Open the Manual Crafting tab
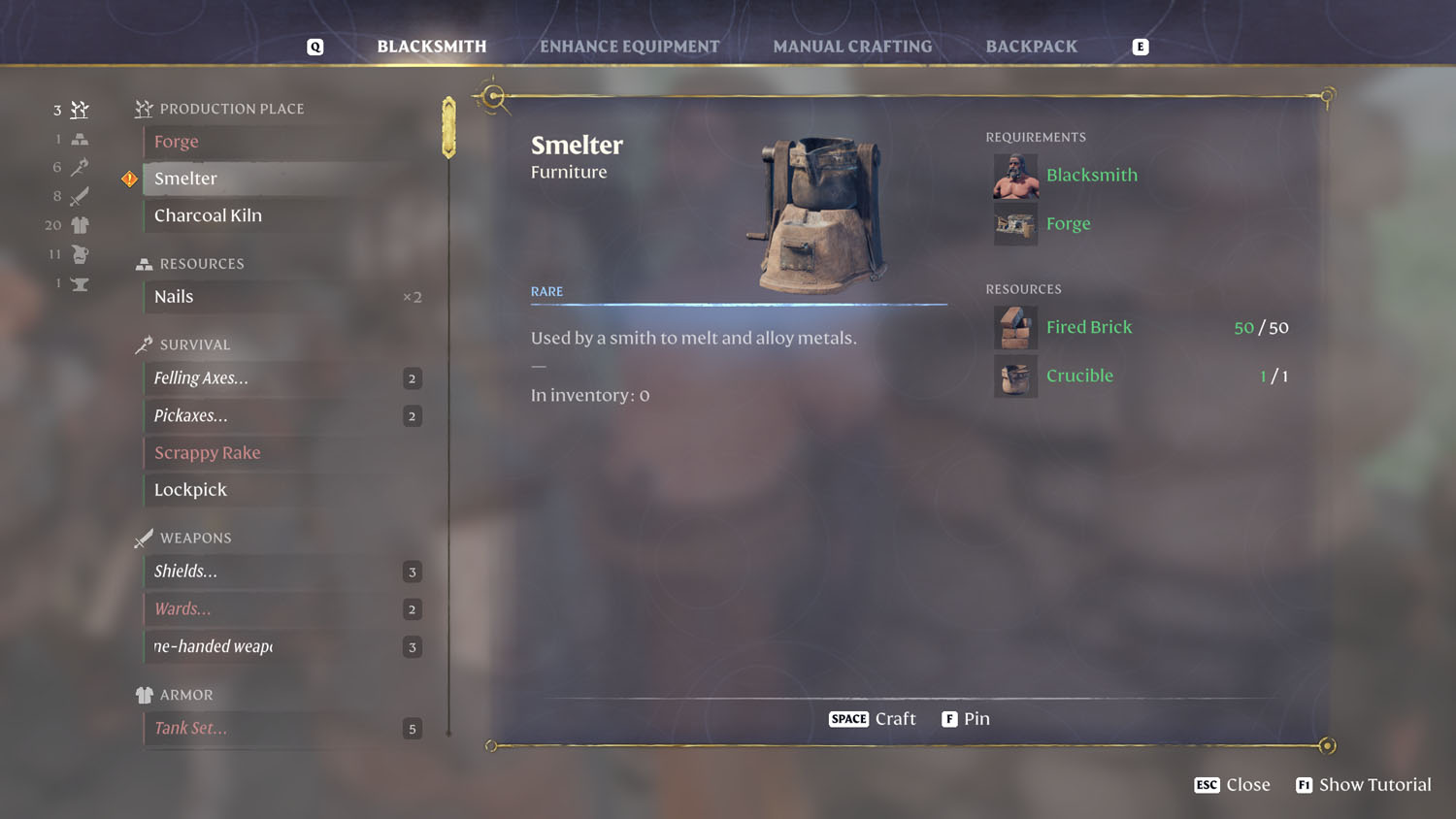 [852, 47]
